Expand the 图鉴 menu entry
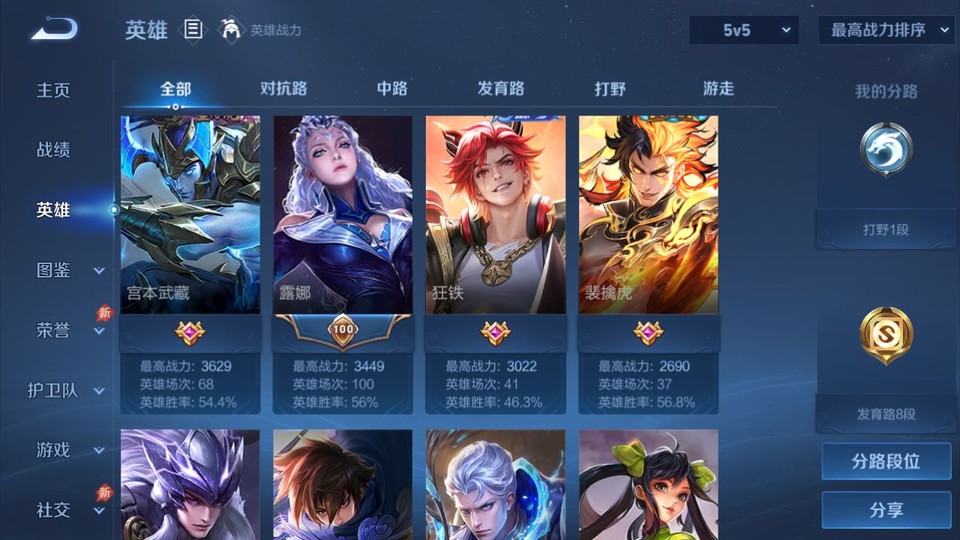 click(68, 270)
